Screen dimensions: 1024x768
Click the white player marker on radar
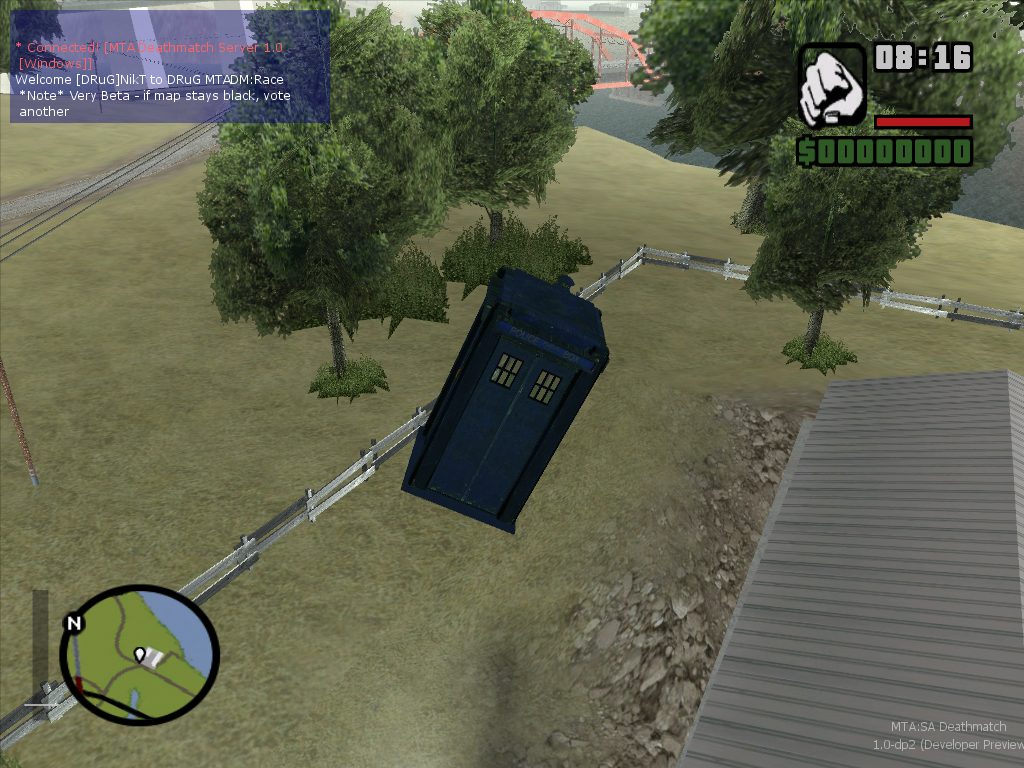[x=140, y=654]
